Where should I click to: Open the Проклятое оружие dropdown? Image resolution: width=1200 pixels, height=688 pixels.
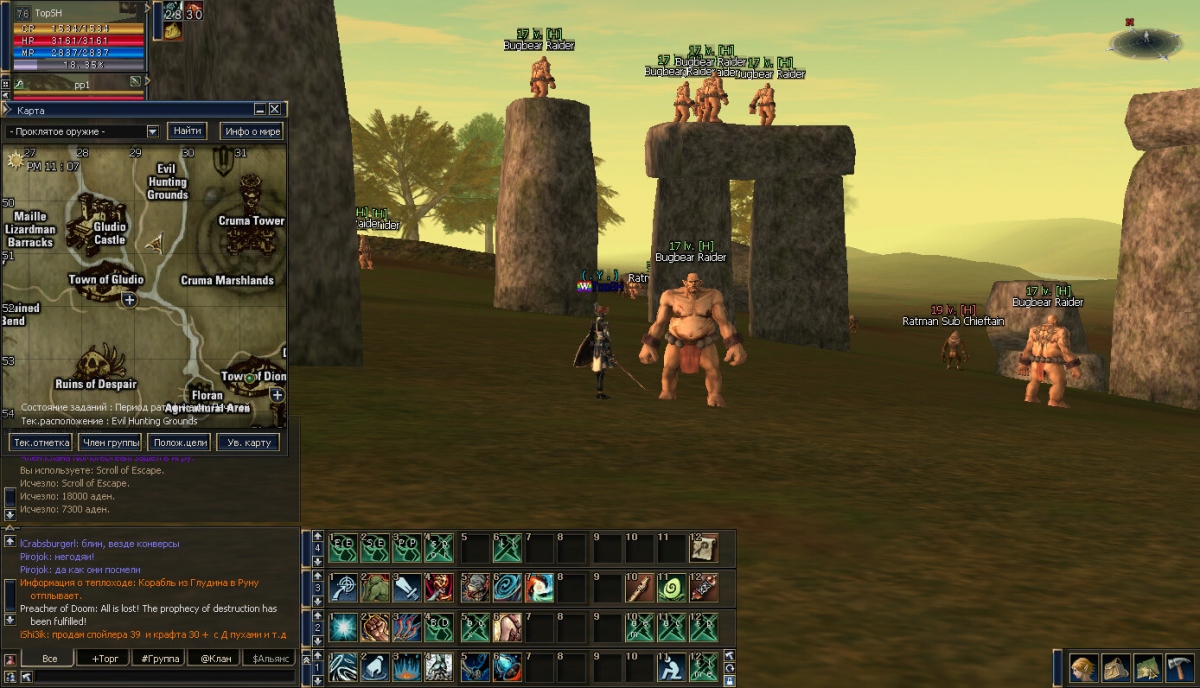pyautogui.click(x=153, y=131)
